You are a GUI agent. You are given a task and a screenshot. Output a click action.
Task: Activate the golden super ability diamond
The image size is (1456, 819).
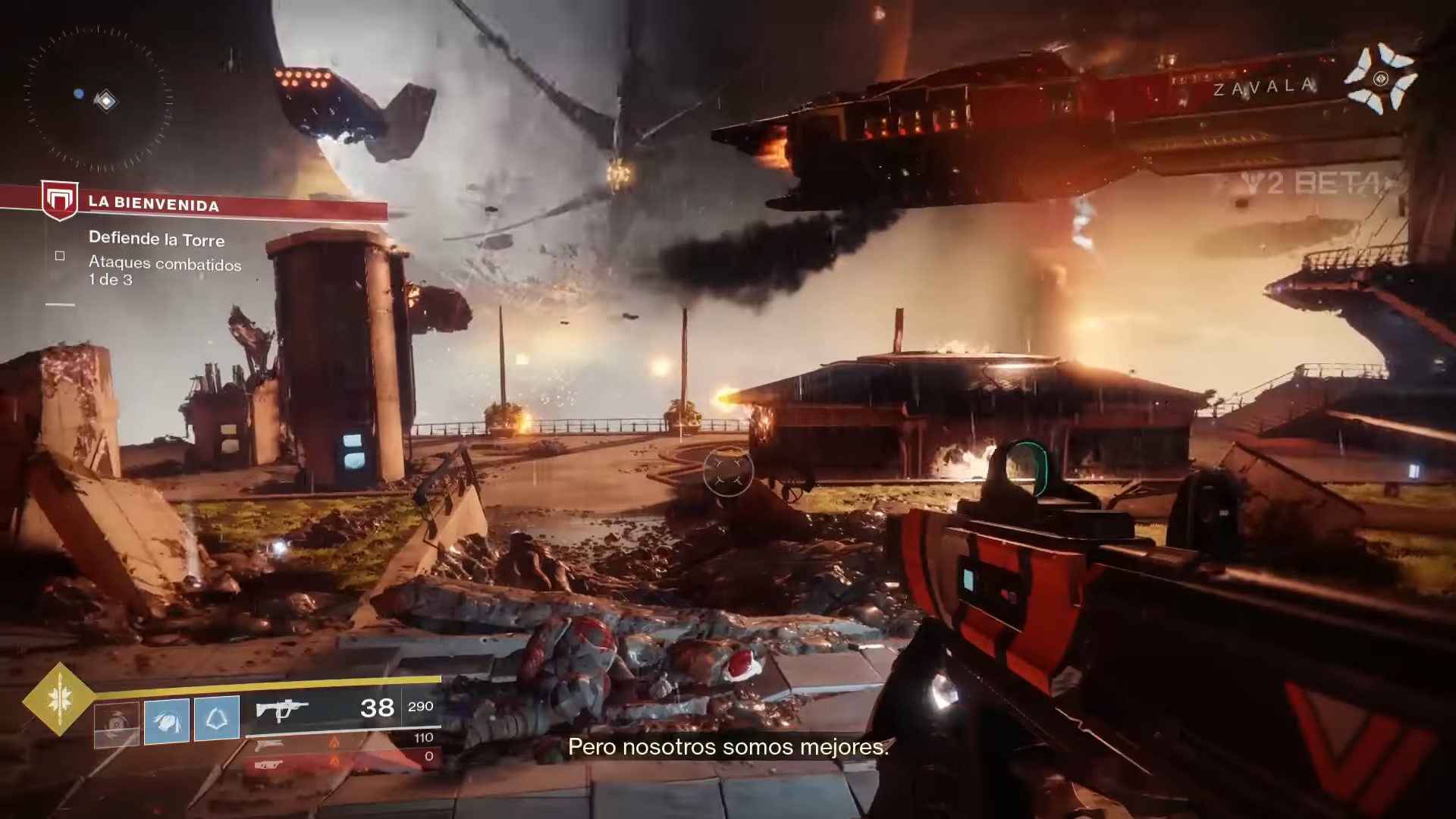59,699
